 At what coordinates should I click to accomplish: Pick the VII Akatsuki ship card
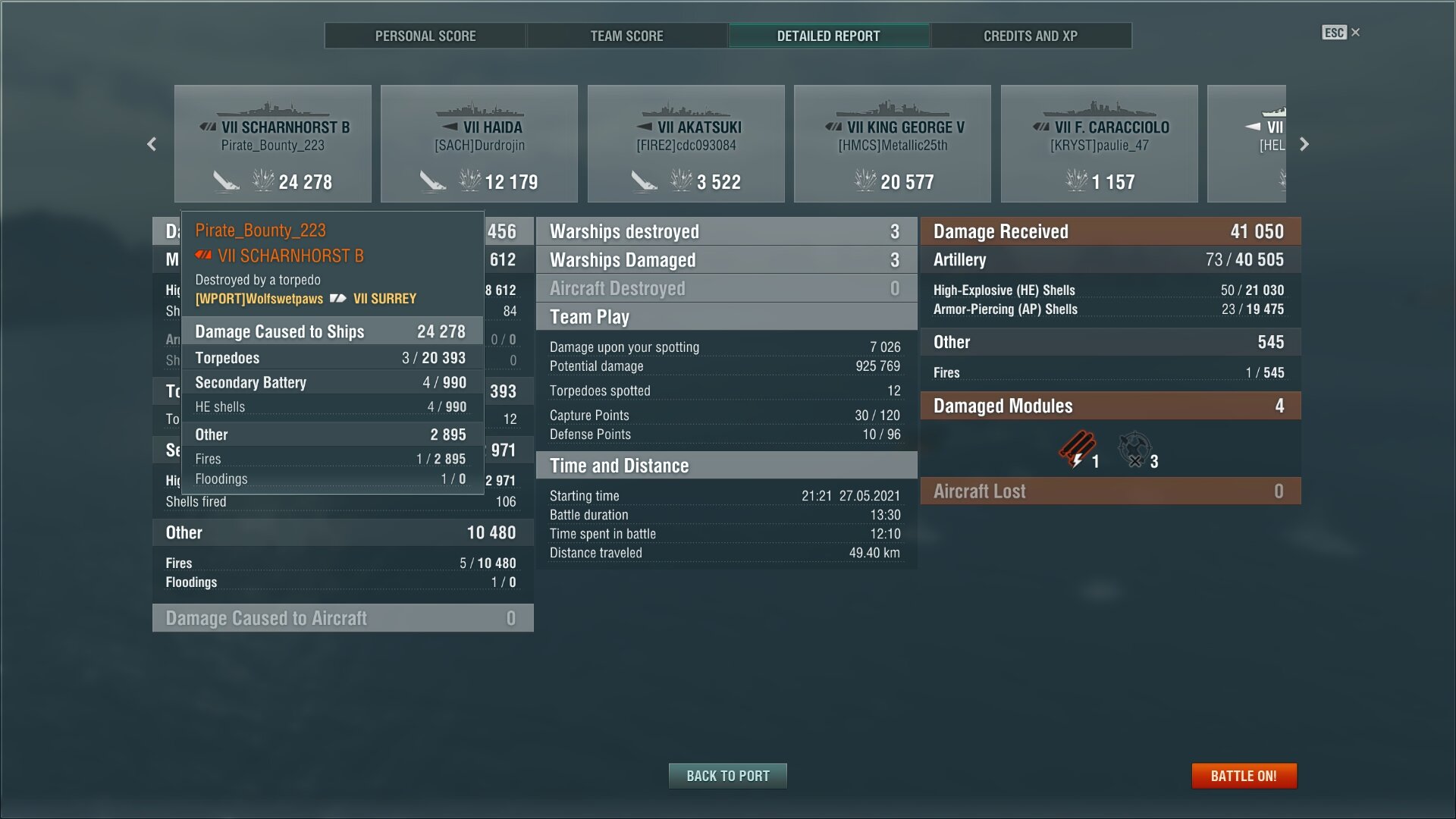(686, 144)
